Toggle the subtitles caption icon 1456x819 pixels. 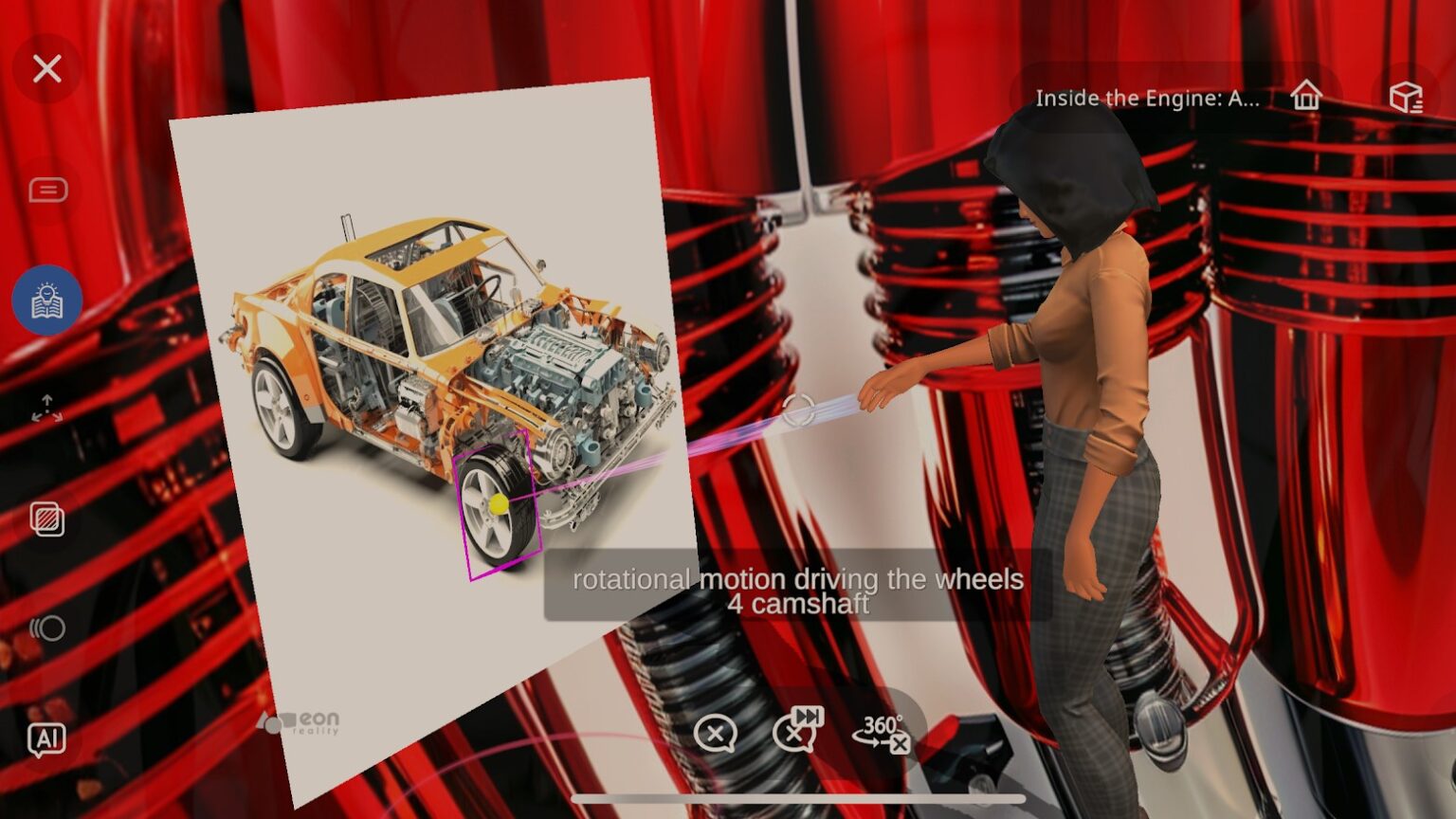47,191
